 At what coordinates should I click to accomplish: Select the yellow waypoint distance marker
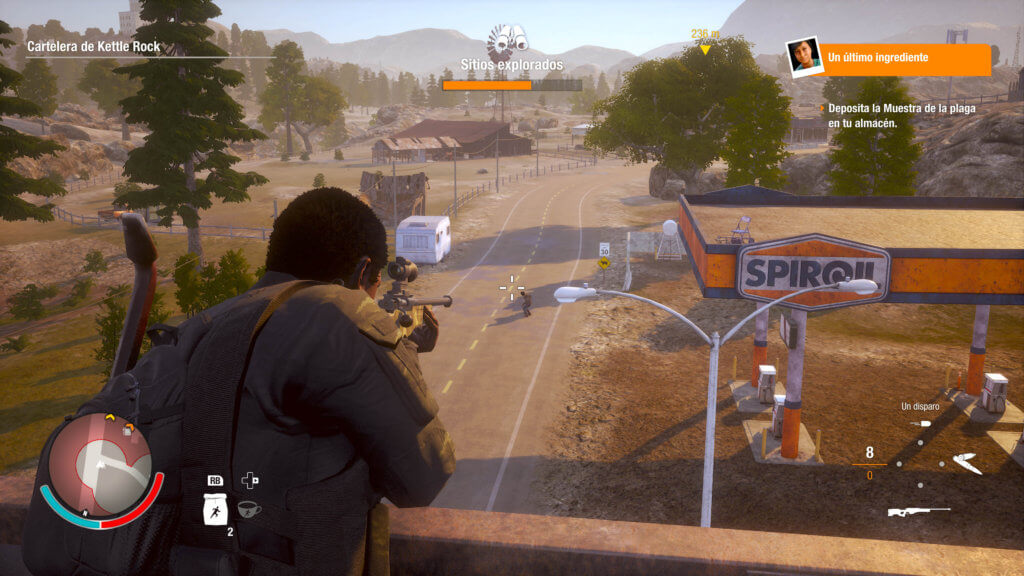pyautogui.click(x=705, y=40)
